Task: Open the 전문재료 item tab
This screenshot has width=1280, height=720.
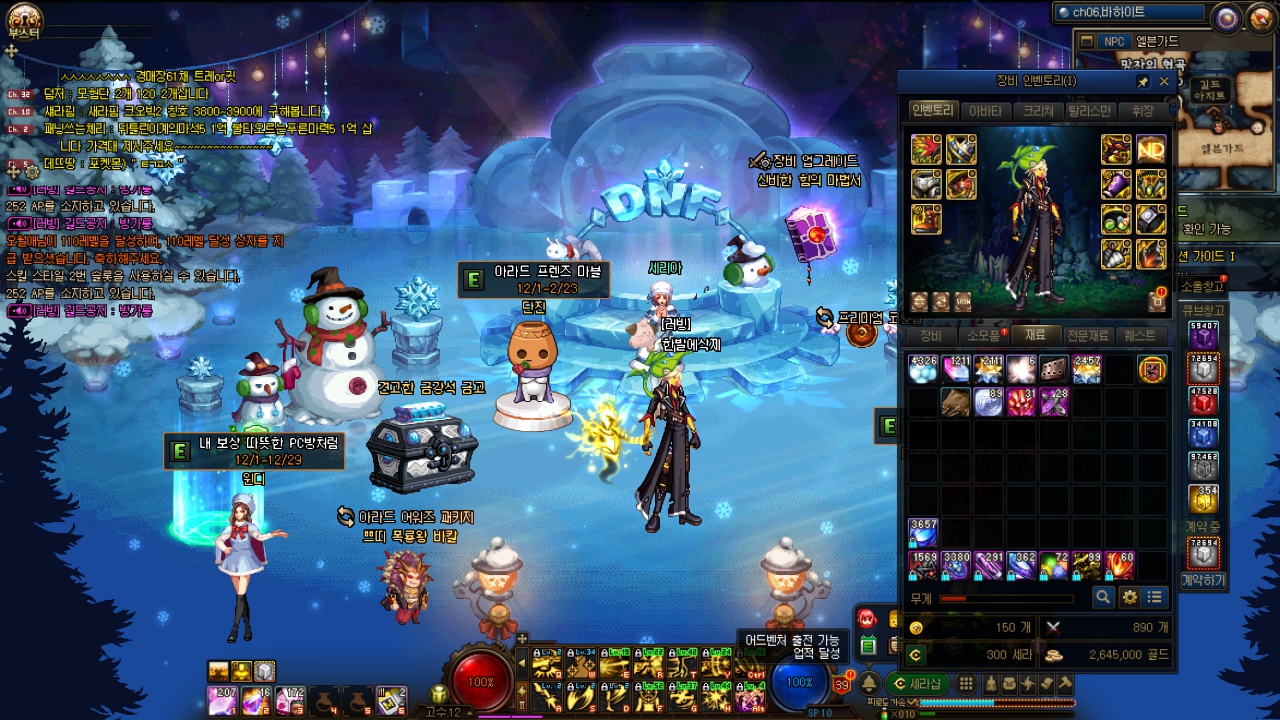Action: (1088, 336)
